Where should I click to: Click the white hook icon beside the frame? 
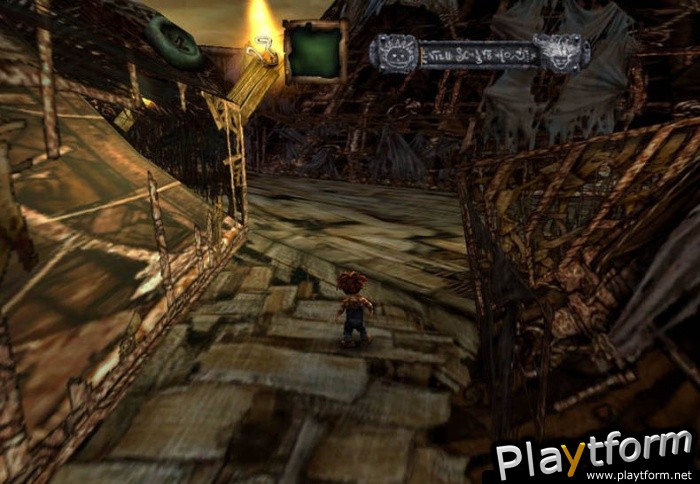pyautogui.click(x=265, y=51)
